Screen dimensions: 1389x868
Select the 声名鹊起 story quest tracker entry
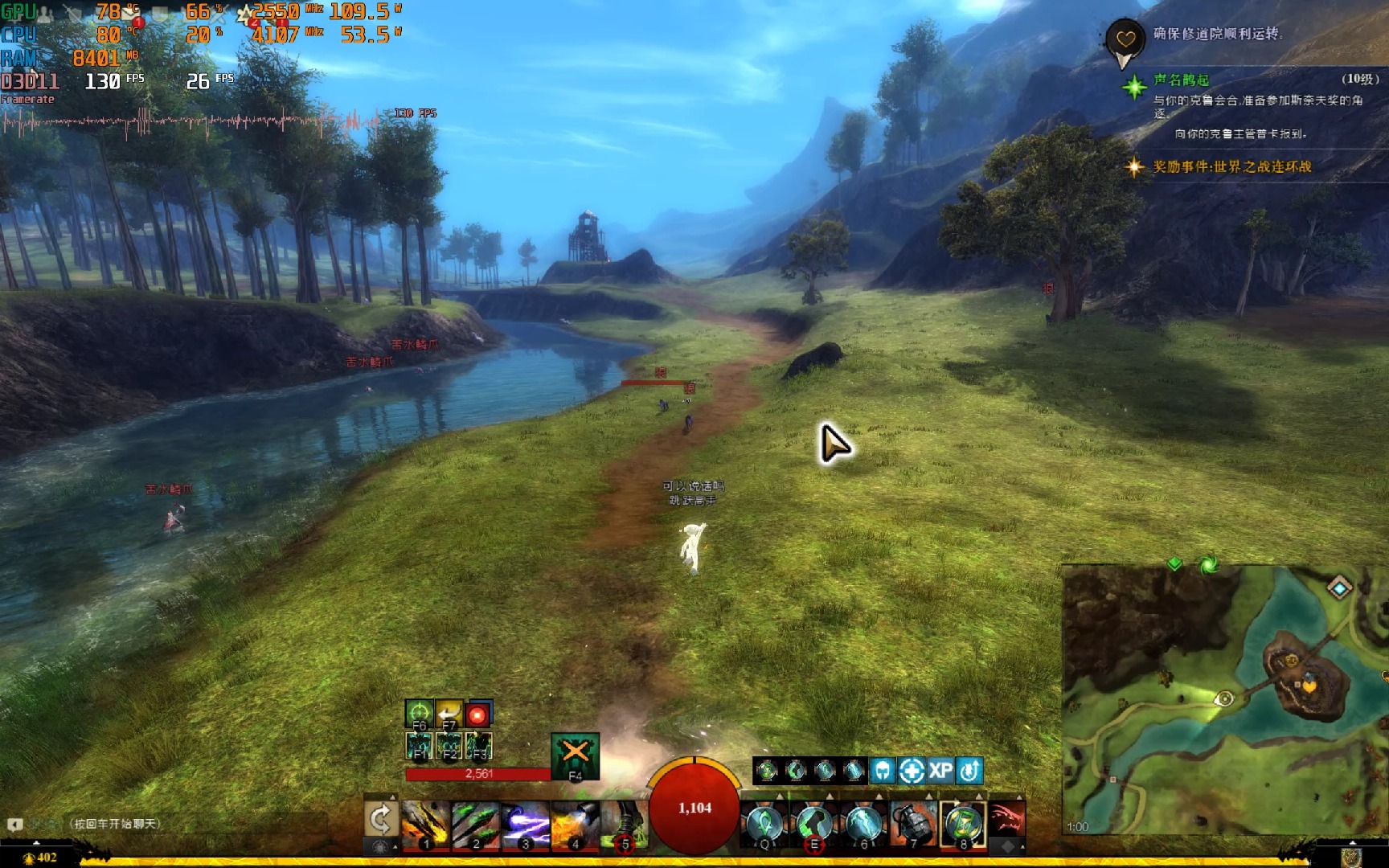[1181, 80]
